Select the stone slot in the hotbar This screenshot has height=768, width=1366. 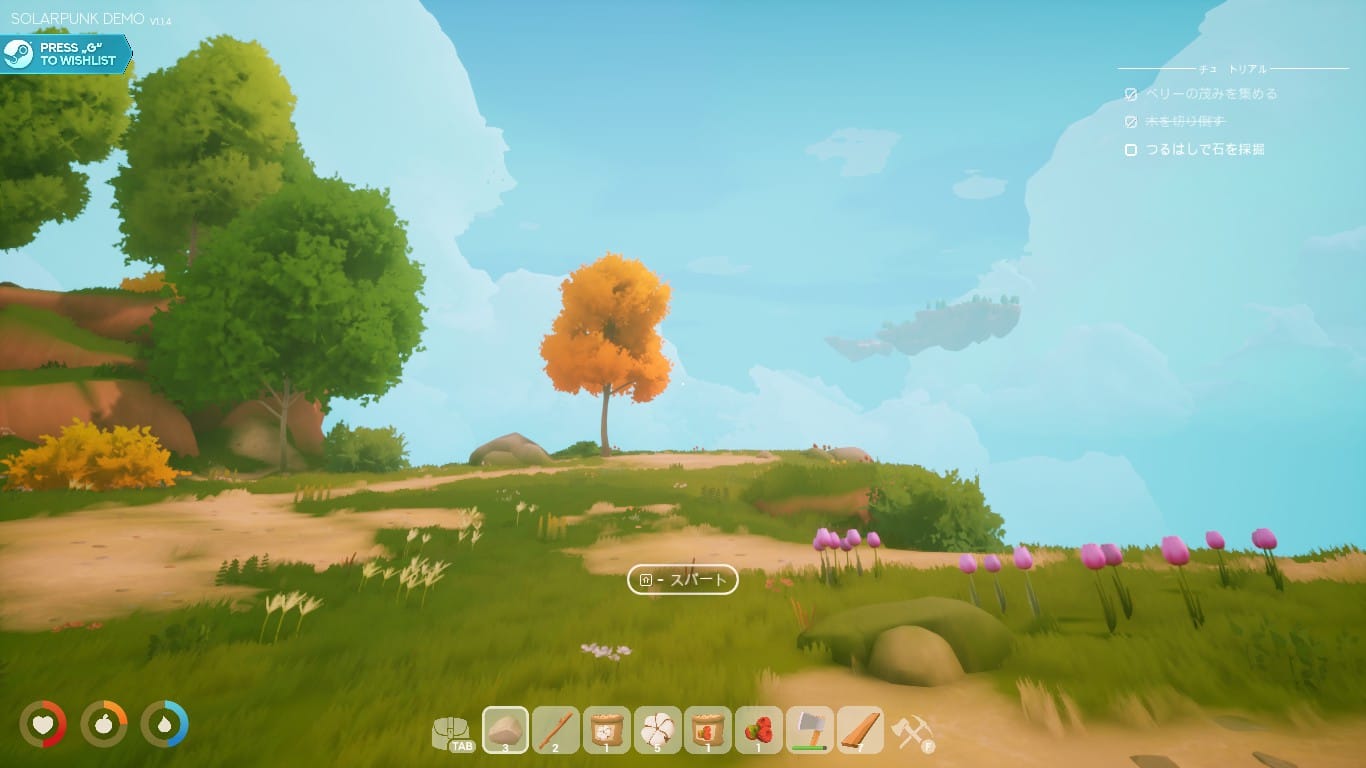pos(506,730)
